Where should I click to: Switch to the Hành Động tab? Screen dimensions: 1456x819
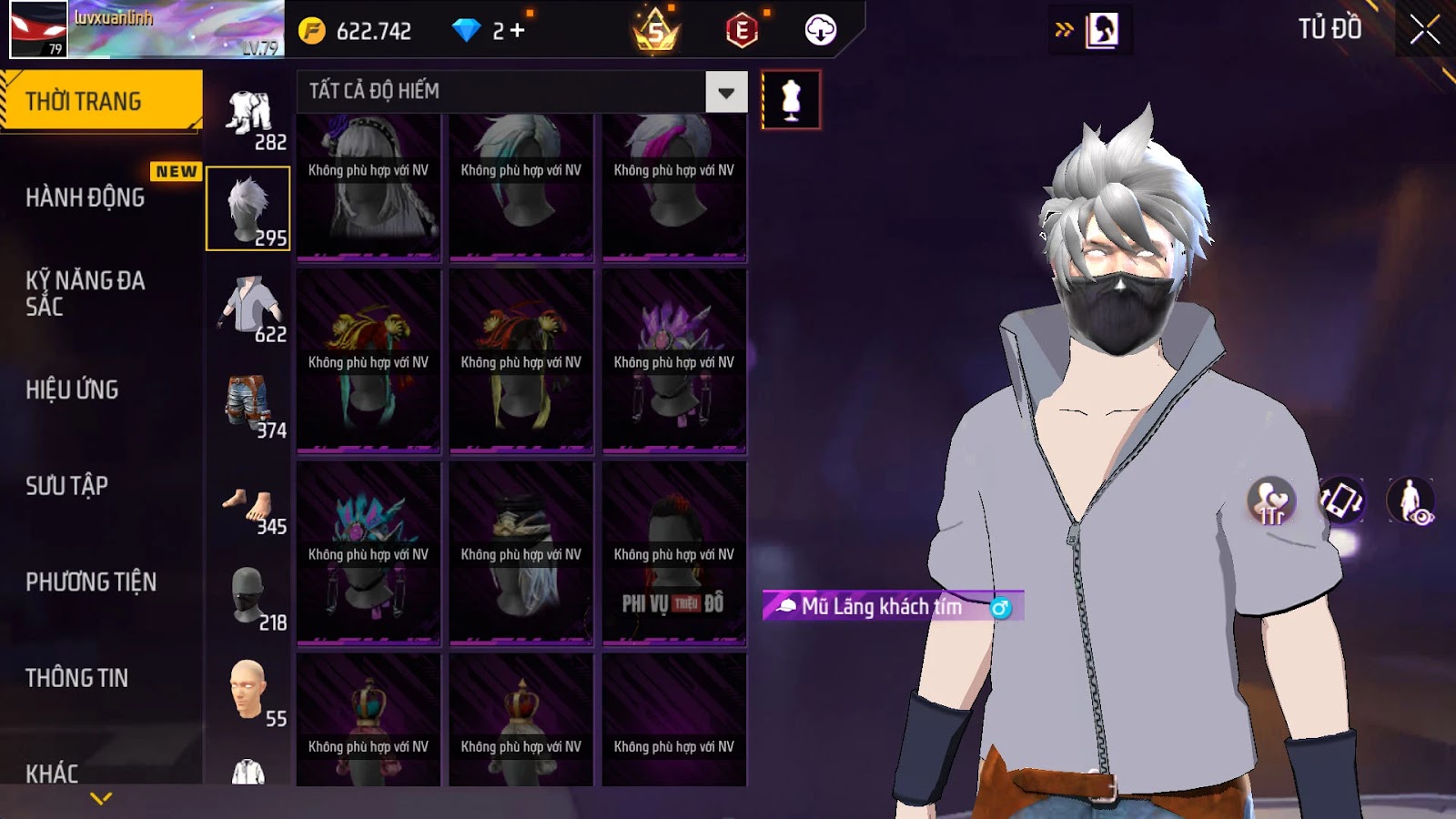[x=86, y=197]
